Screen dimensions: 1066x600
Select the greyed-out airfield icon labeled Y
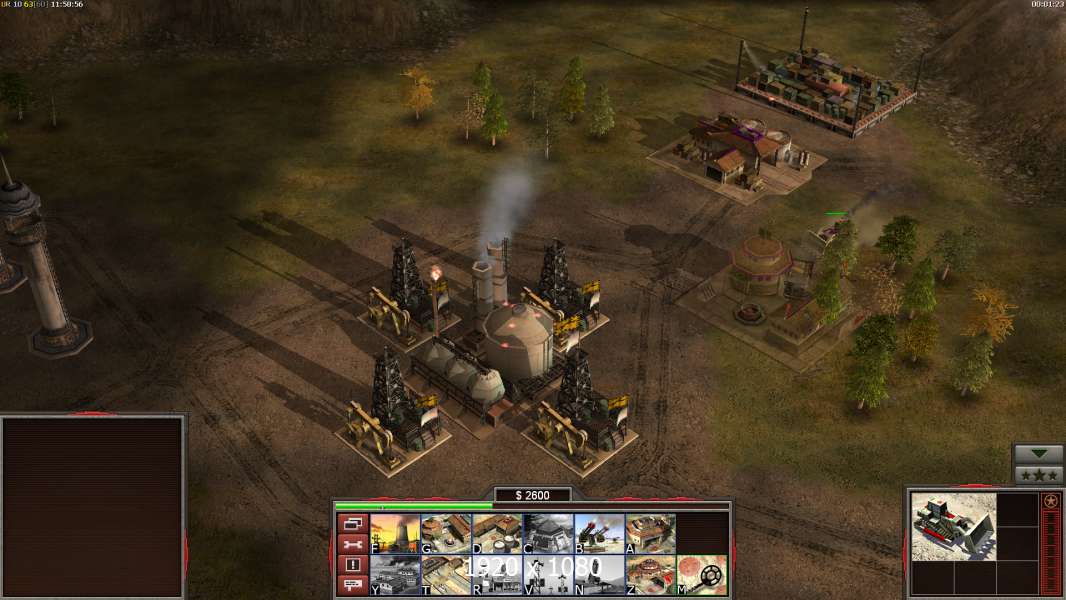point(395,575)
